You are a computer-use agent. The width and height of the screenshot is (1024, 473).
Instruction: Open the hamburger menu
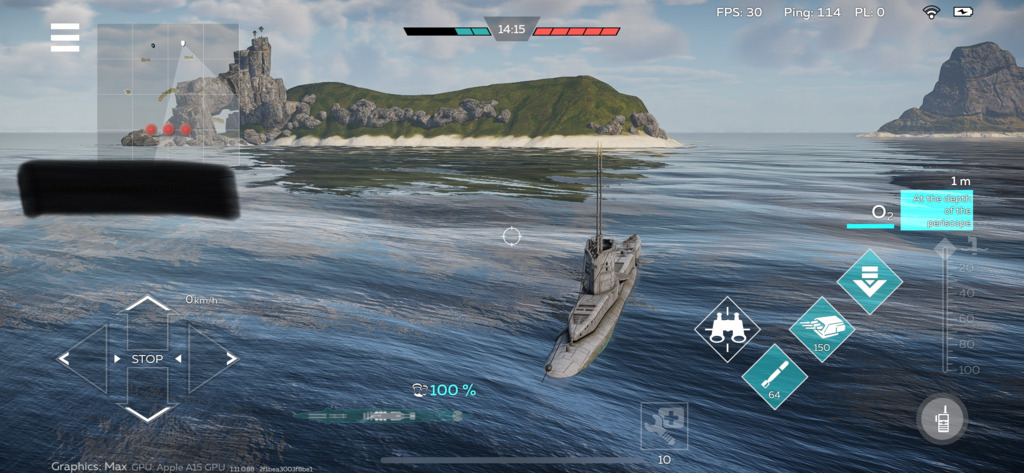[65, 37]
